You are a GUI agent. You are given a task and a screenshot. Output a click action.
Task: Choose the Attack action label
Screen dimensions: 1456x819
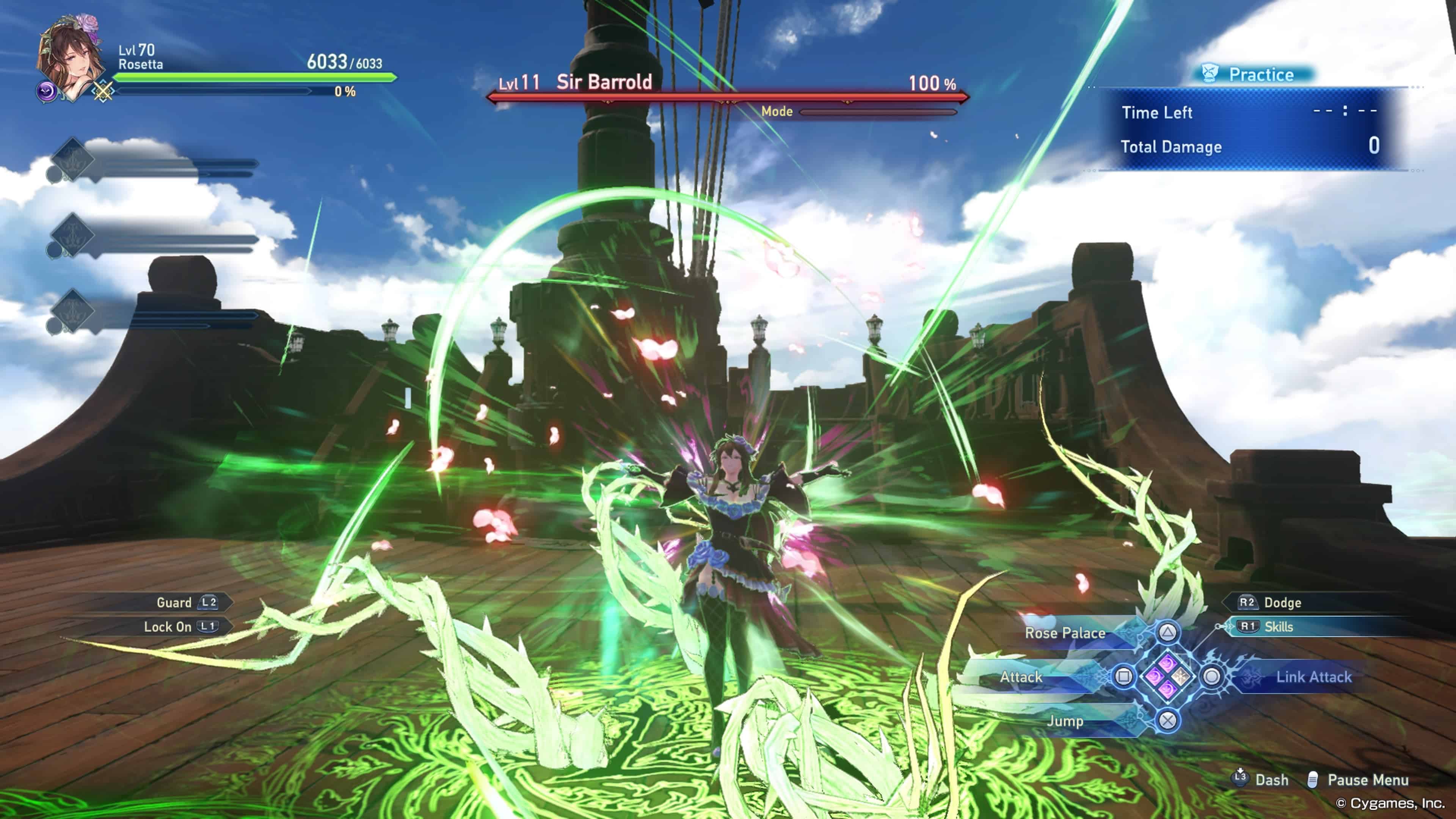[1021, 676]
